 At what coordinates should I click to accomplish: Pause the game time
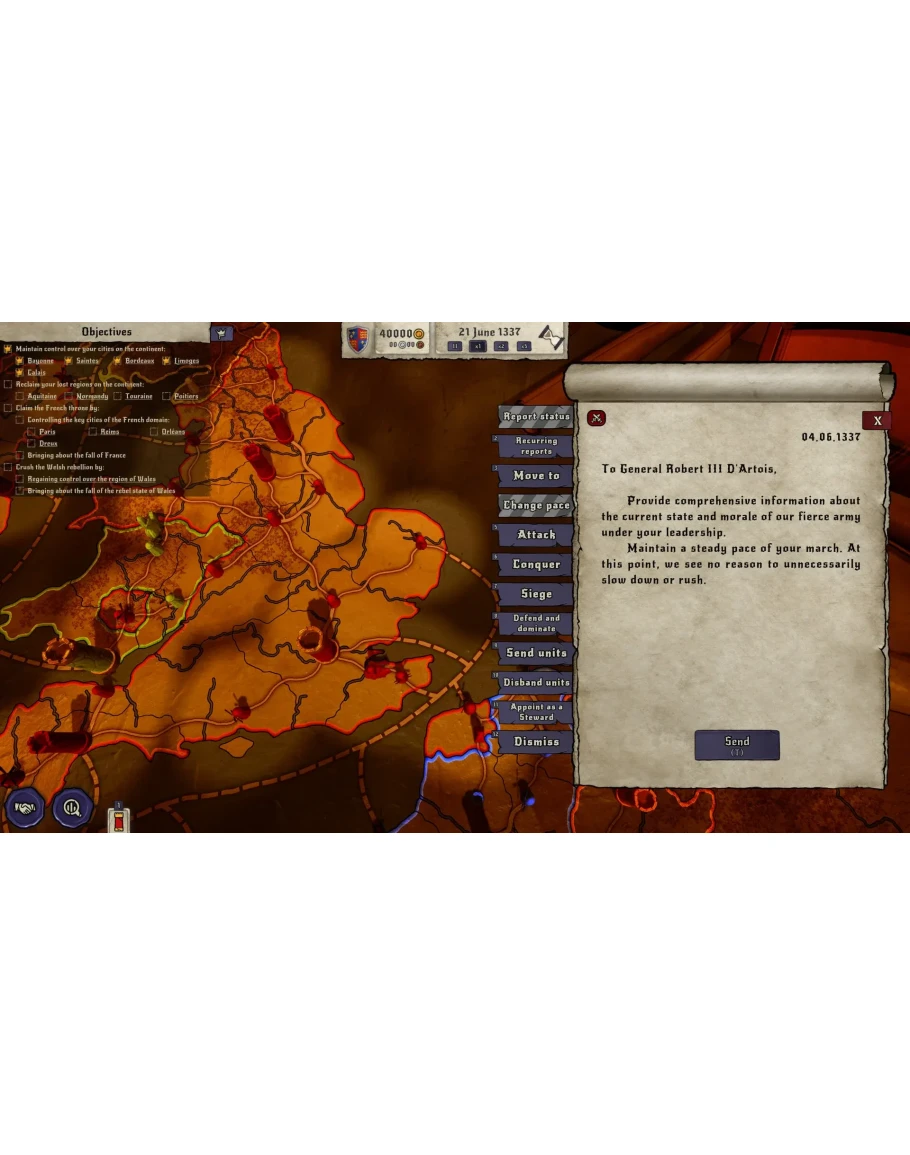(x=455, y=346)
